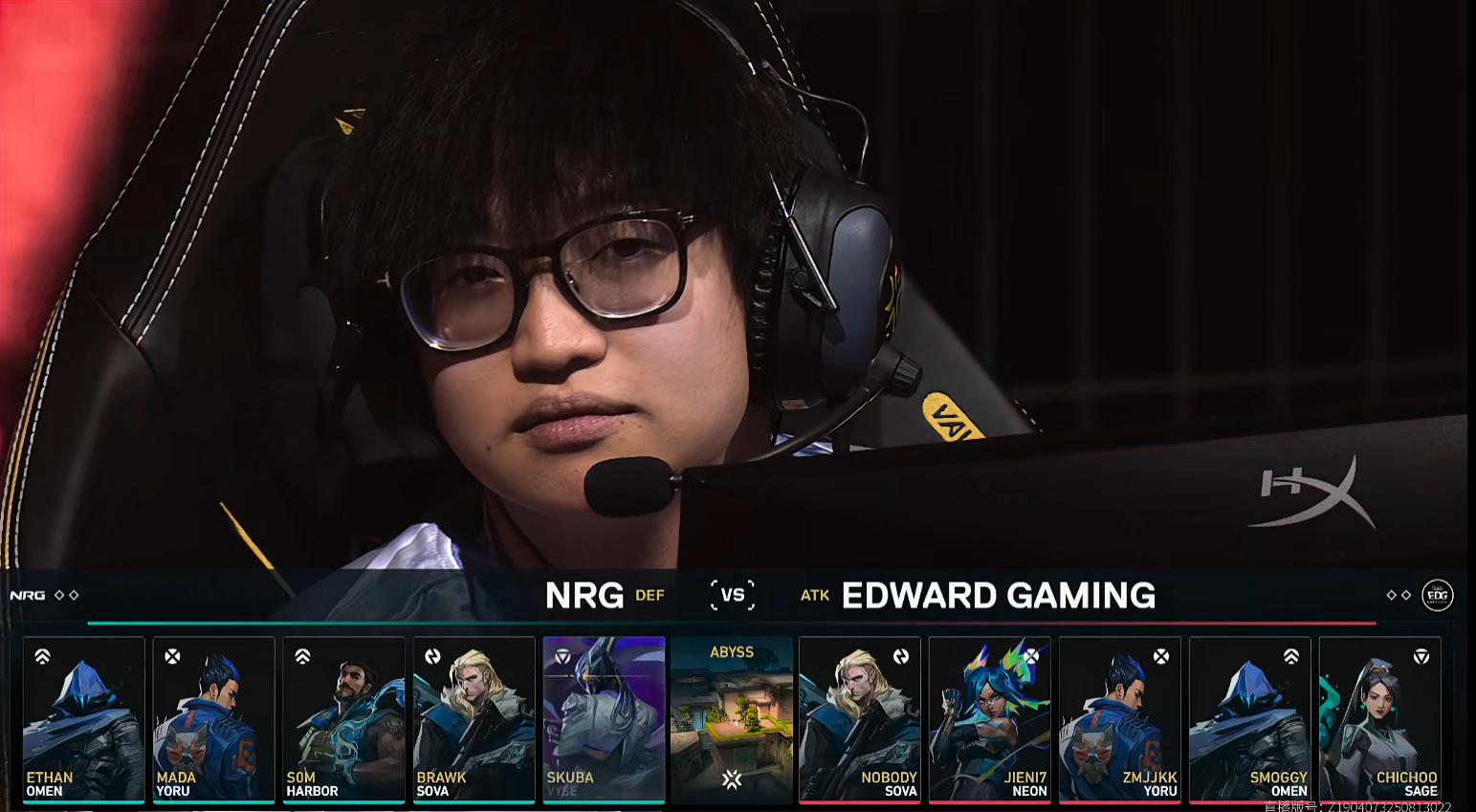
Task: Click S0m's Harbor player card
Action: [x=344, y=719]
